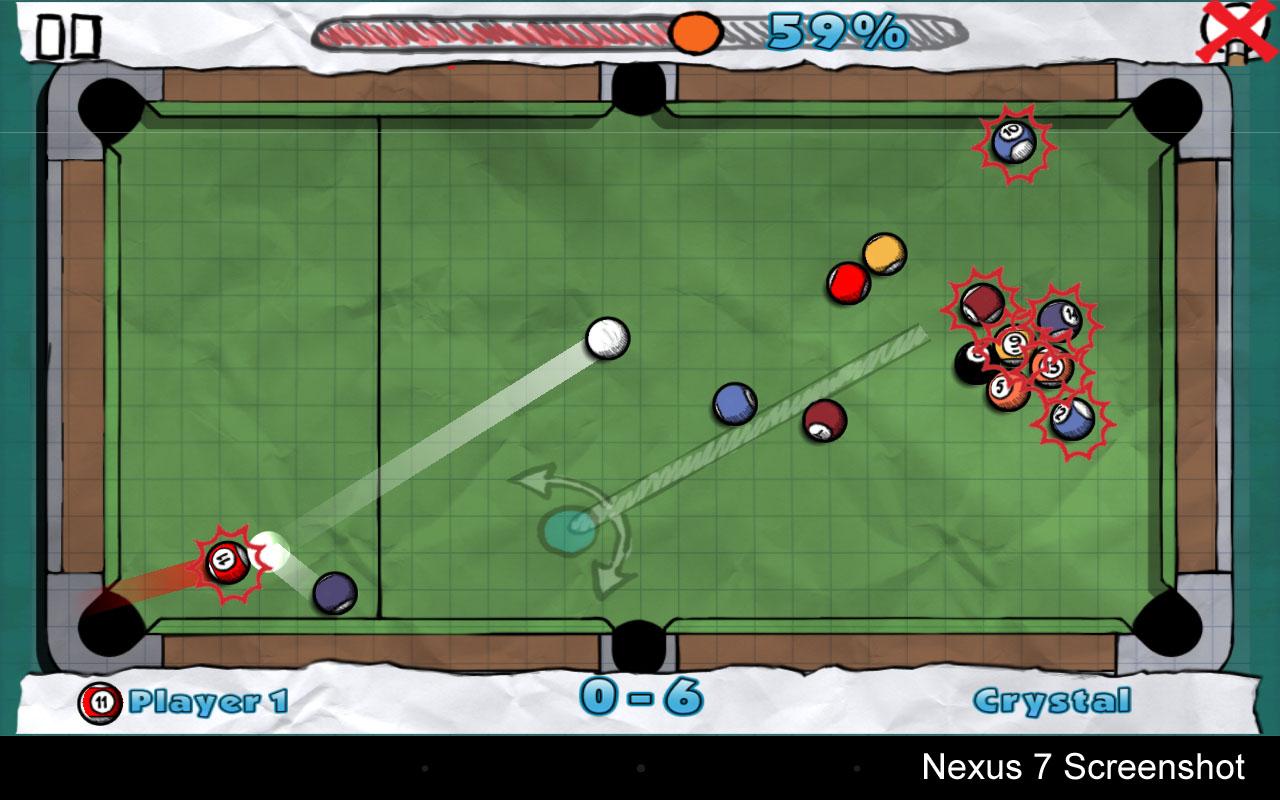
Task: Select the solid red ball near table center
Action: click(x=847, y=281)
